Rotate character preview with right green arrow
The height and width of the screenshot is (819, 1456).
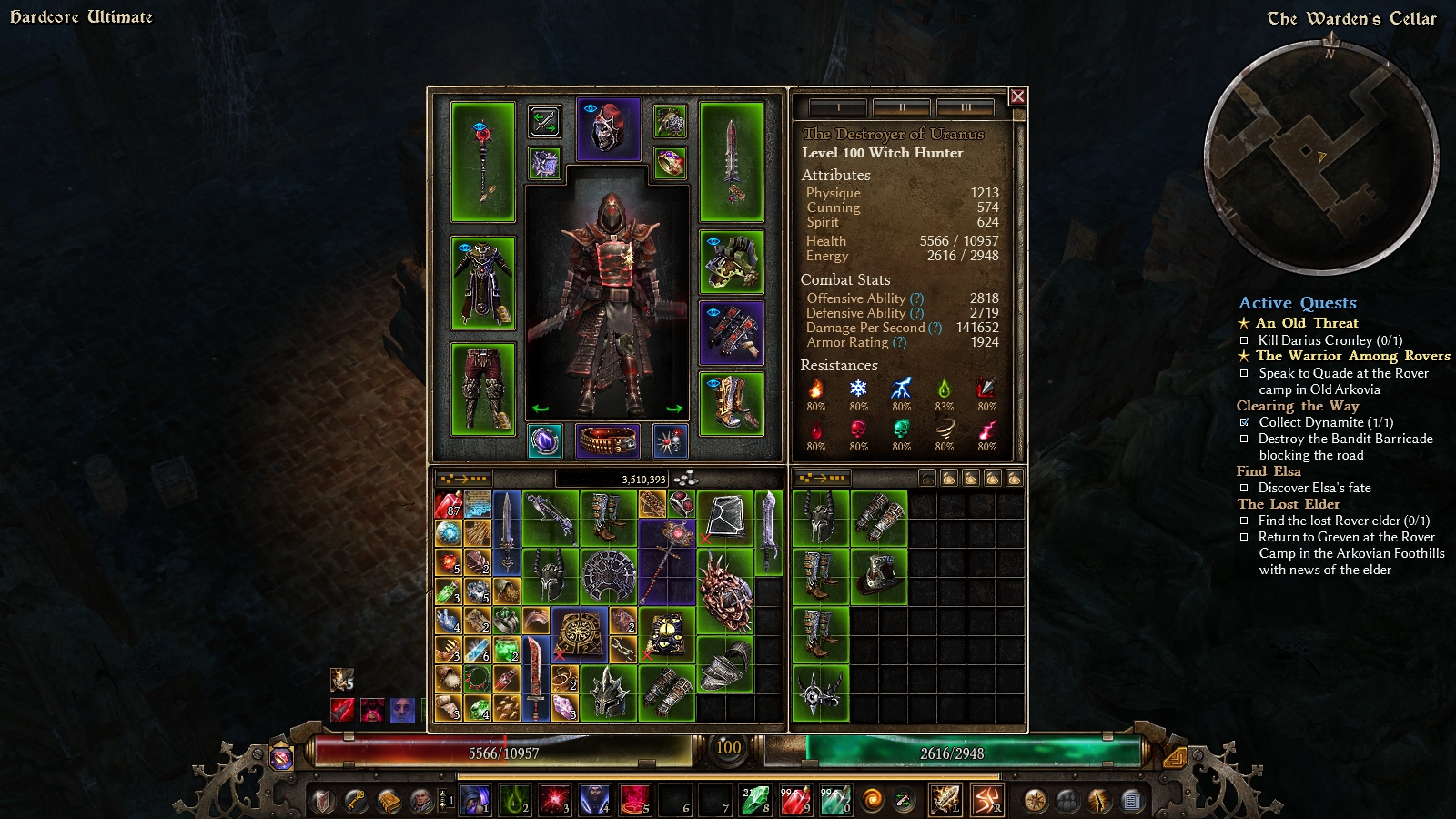click(x=674, y=409)
